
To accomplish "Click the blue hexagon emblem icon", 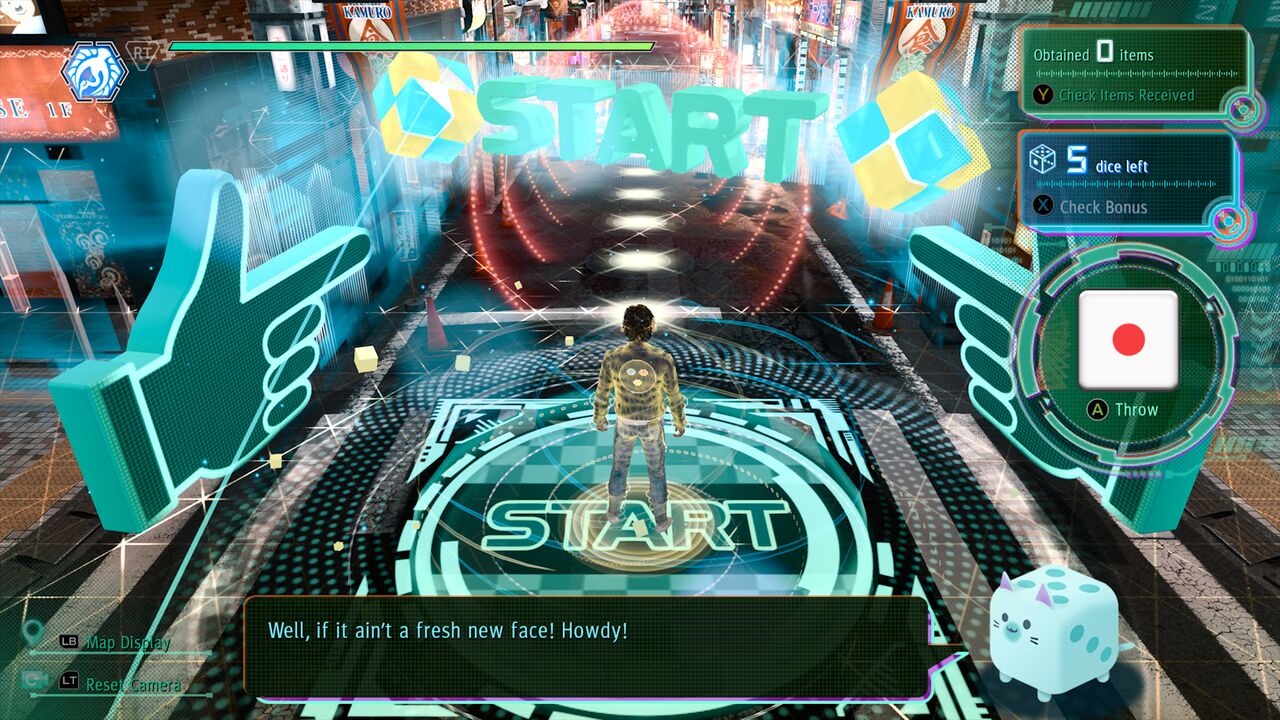I will pyautogui.click(x=94, y=72).
